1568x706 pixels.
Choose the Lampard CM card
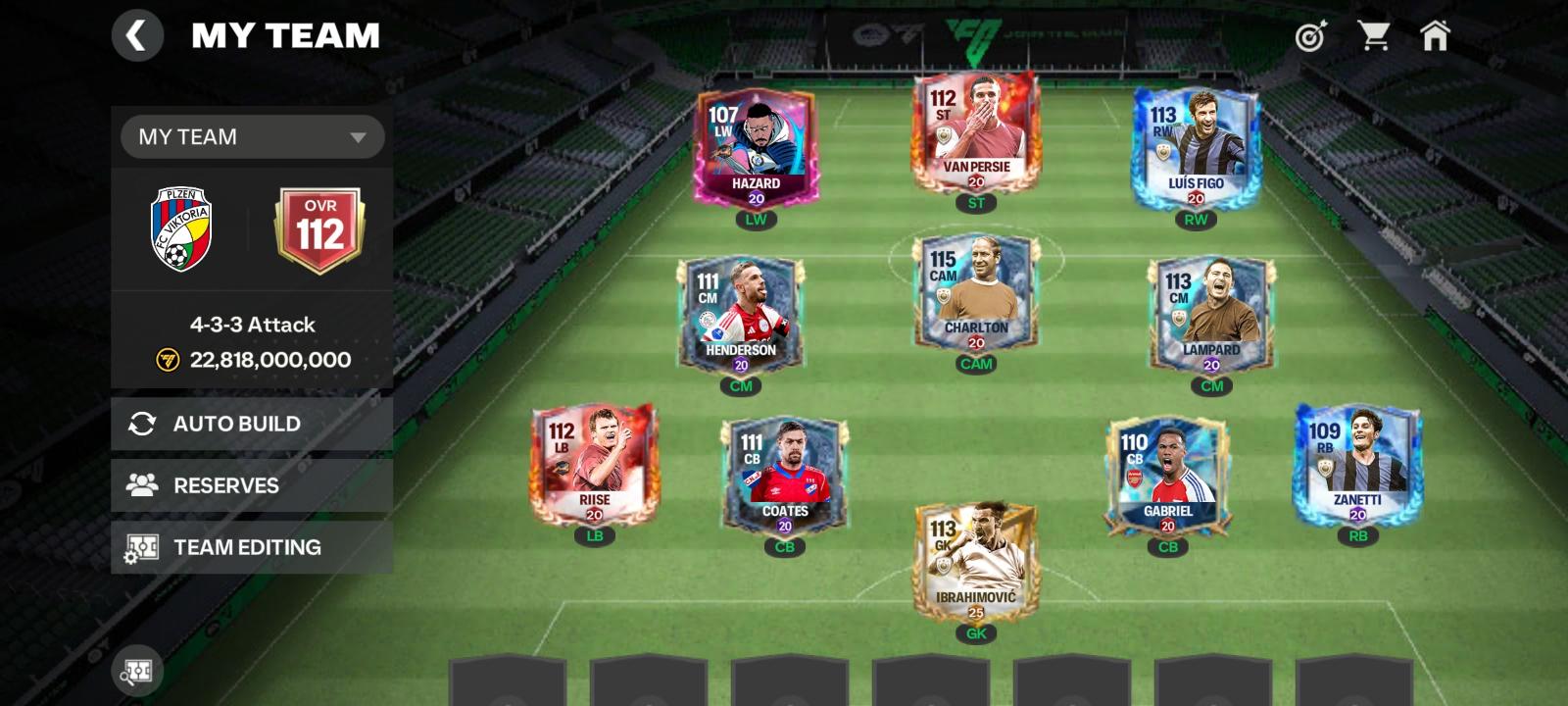(1211, 314)
